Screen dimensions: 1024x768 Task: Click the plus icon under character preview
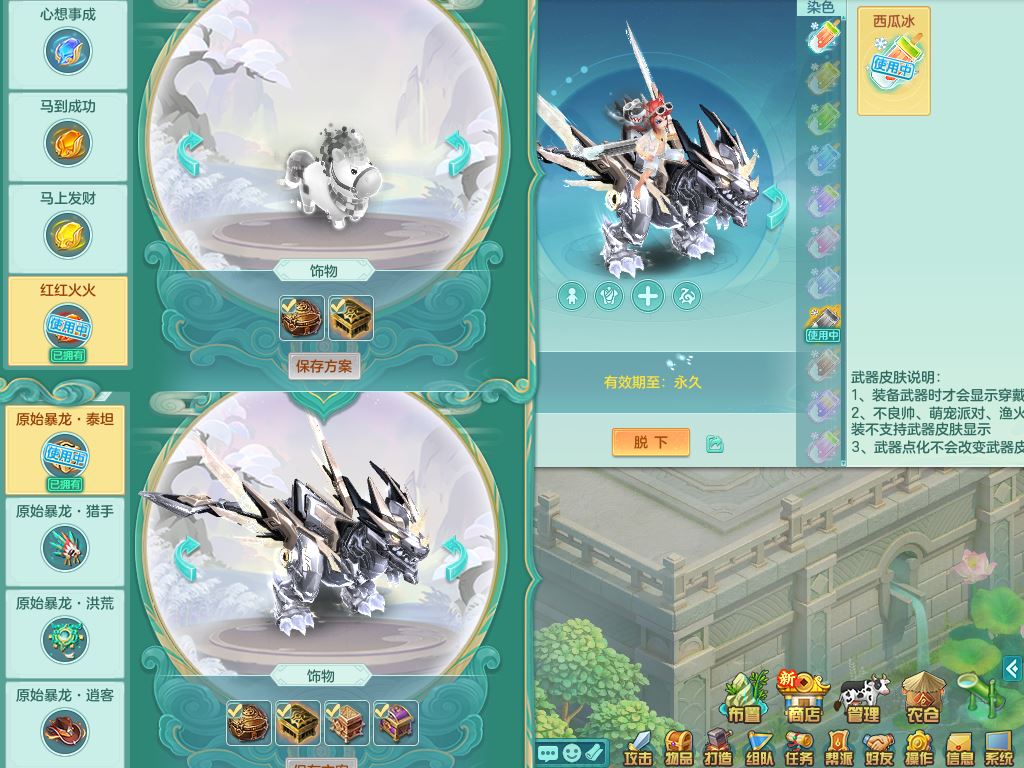(648, 296)
